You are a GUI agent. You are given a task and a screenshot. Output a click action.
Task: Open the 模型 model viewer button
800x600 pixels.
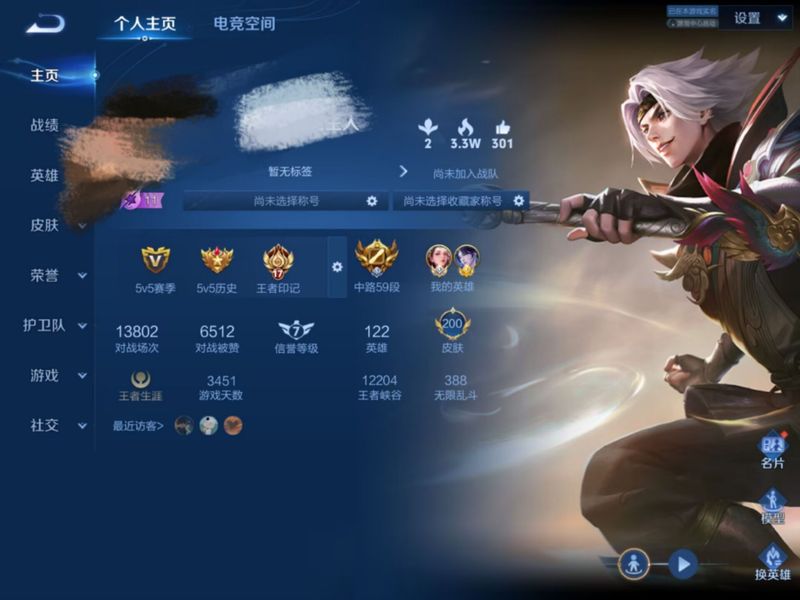tap(772, 505)
